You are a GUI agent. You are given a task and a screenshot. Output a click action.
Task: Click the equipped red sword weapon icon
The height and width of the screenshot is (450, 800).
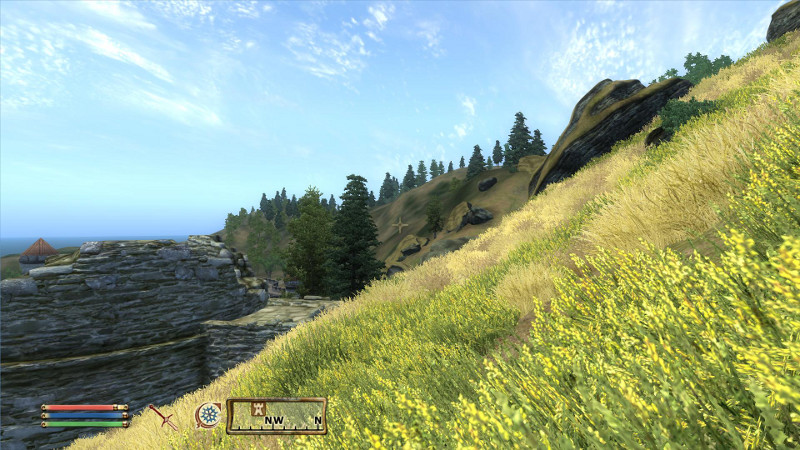click(x=162, y=415)
